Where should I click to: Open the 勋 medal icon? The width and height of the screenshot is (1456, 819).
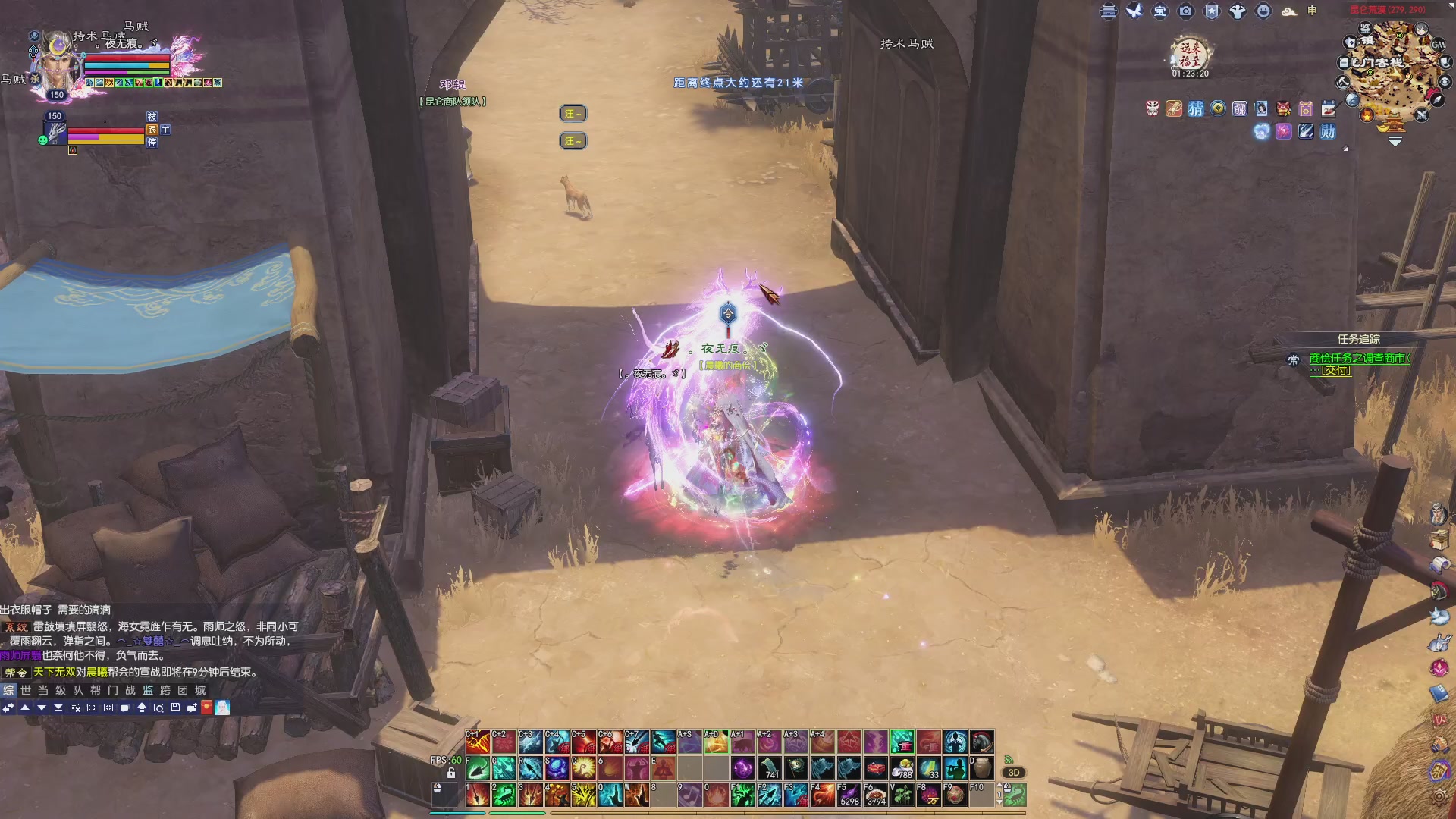click(x=1328, y=132)
